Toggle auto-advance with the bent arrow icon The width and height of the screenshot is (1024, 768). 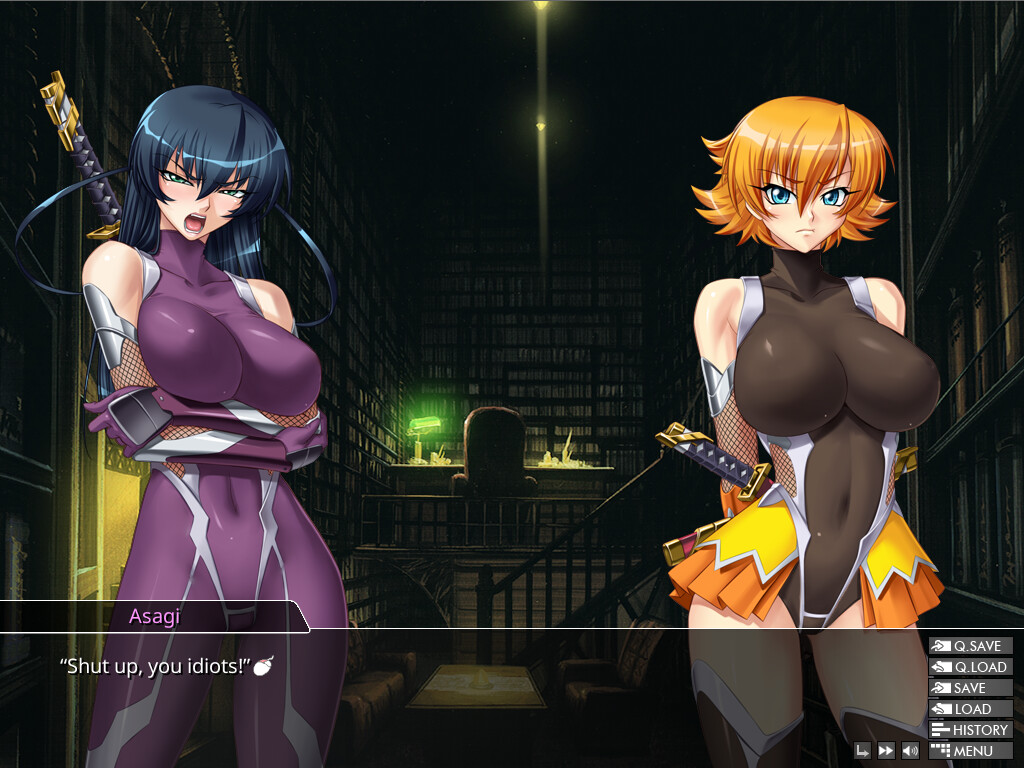pyautogui.click(x=862, y=750)
